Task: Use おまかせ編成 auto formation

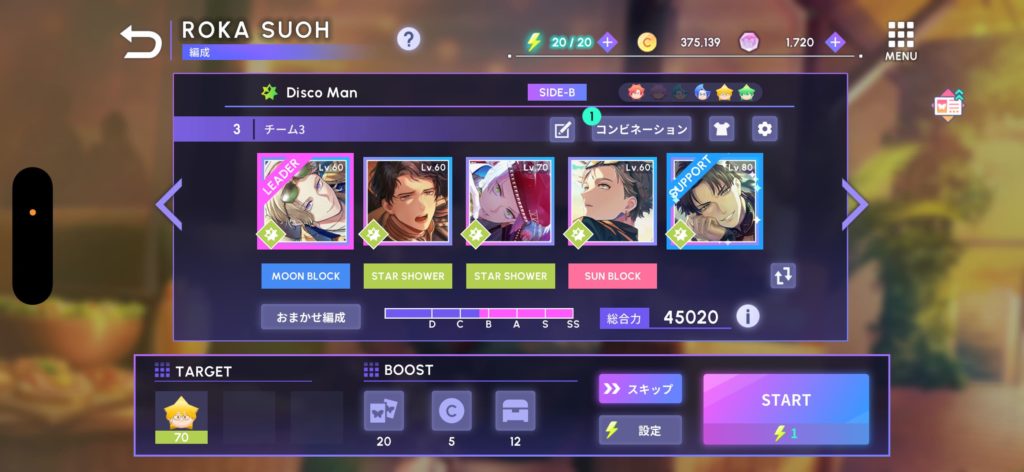Action: coord(311,317)
